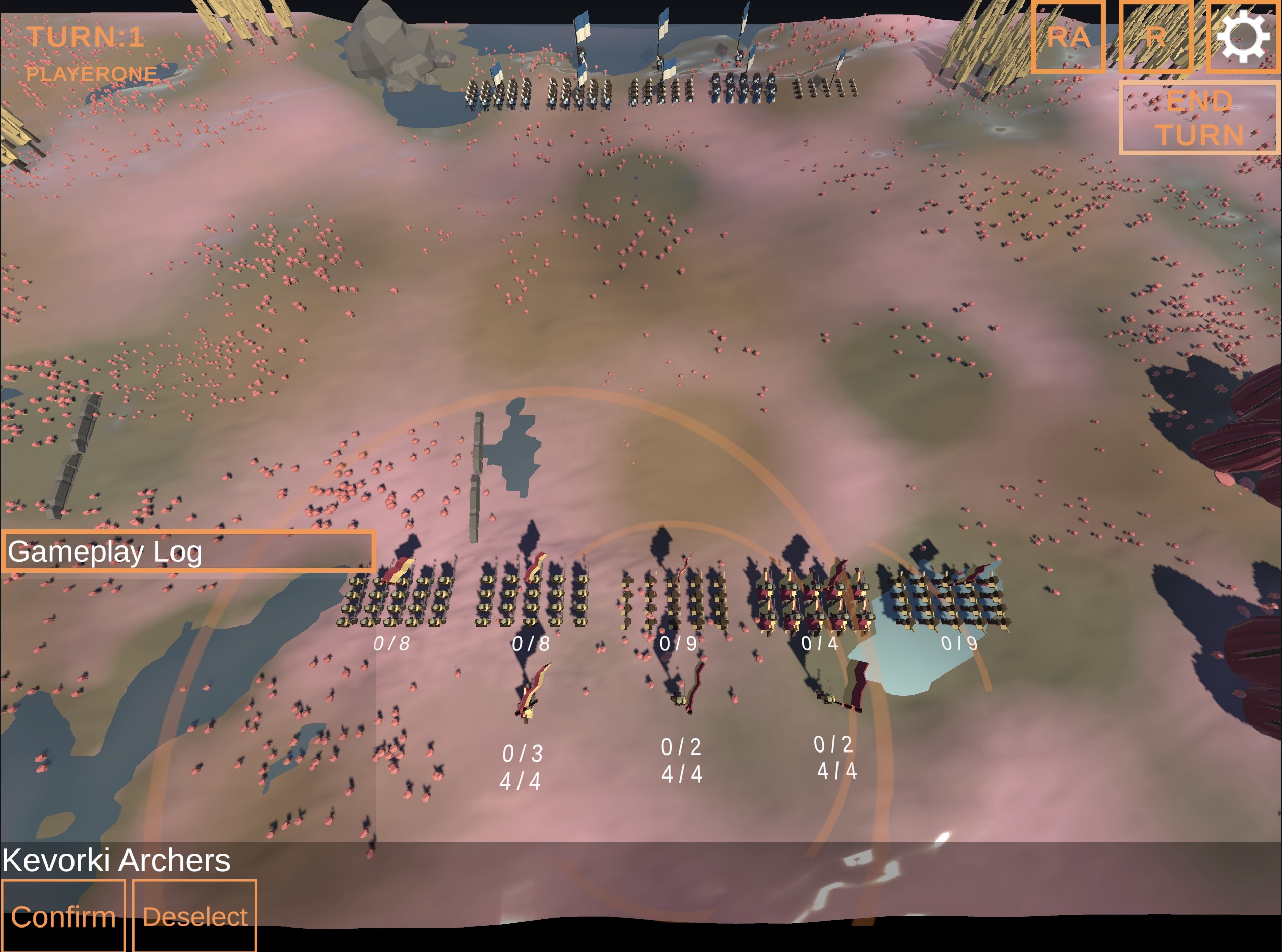Open settings with the gear icon
The width and height of the screenshot is (1282, 952).
click(1243, 37)
